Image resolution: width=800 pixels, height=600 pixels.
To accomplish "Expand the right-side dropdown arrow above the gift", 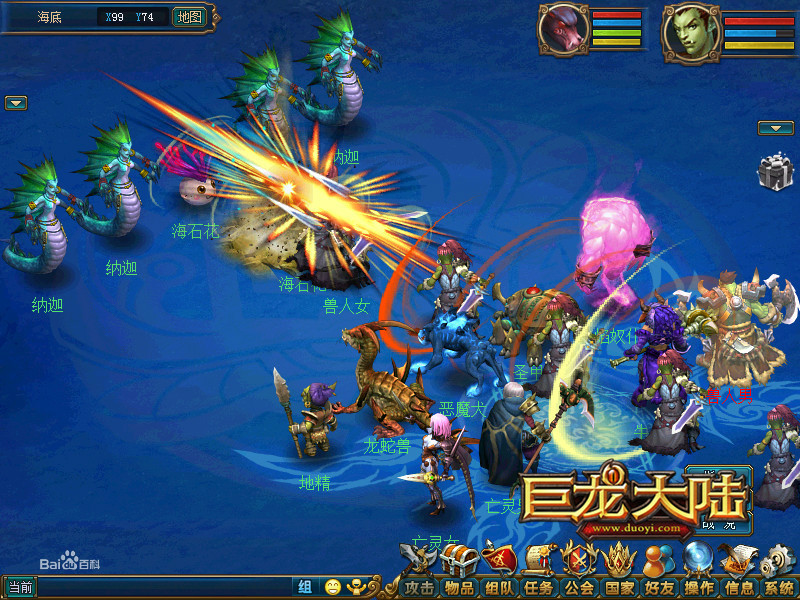I will [x=775, y=128].
